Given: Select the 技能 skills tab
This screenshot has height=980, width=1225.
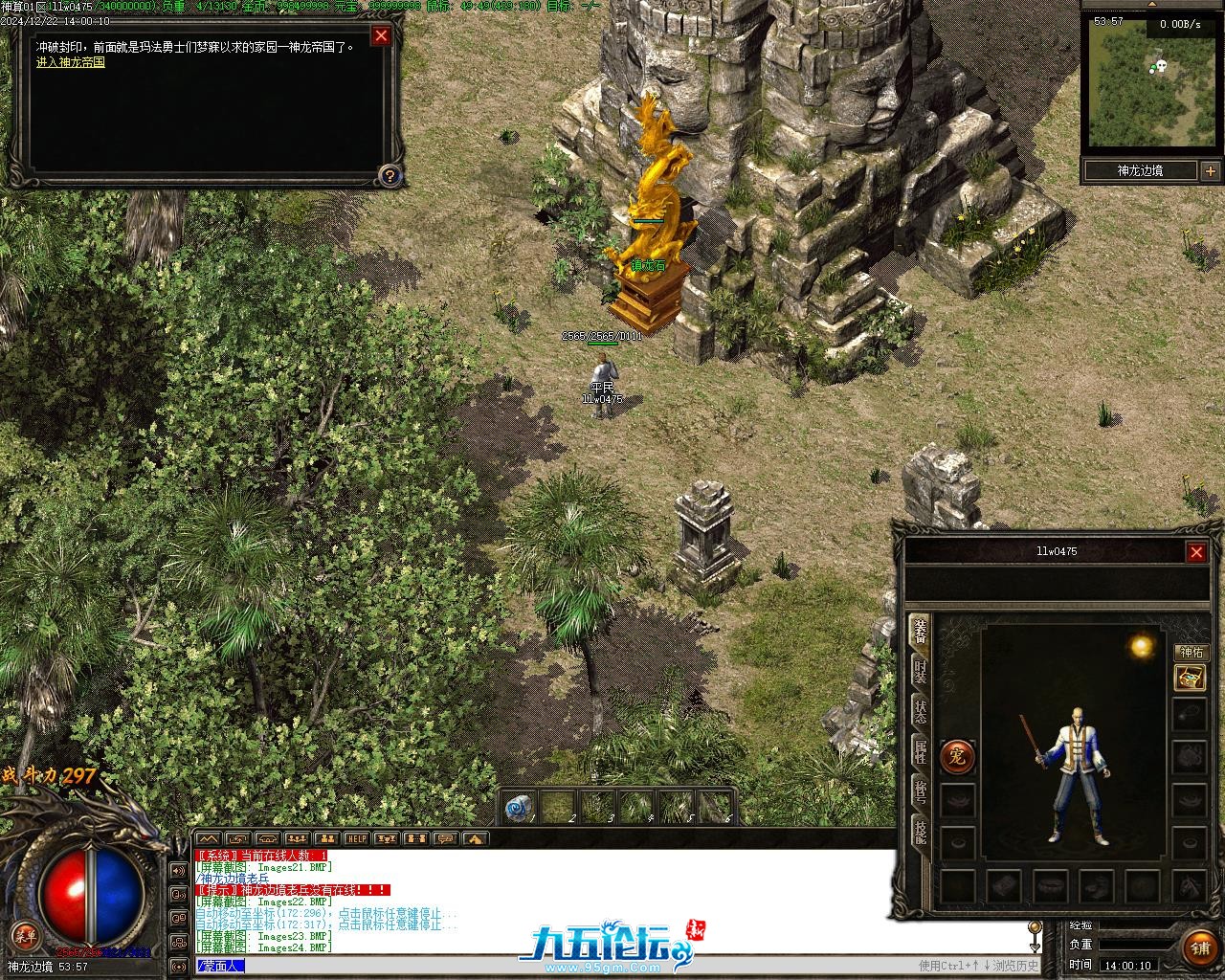Looking at the screenshot, I should (x=920, y=833).
